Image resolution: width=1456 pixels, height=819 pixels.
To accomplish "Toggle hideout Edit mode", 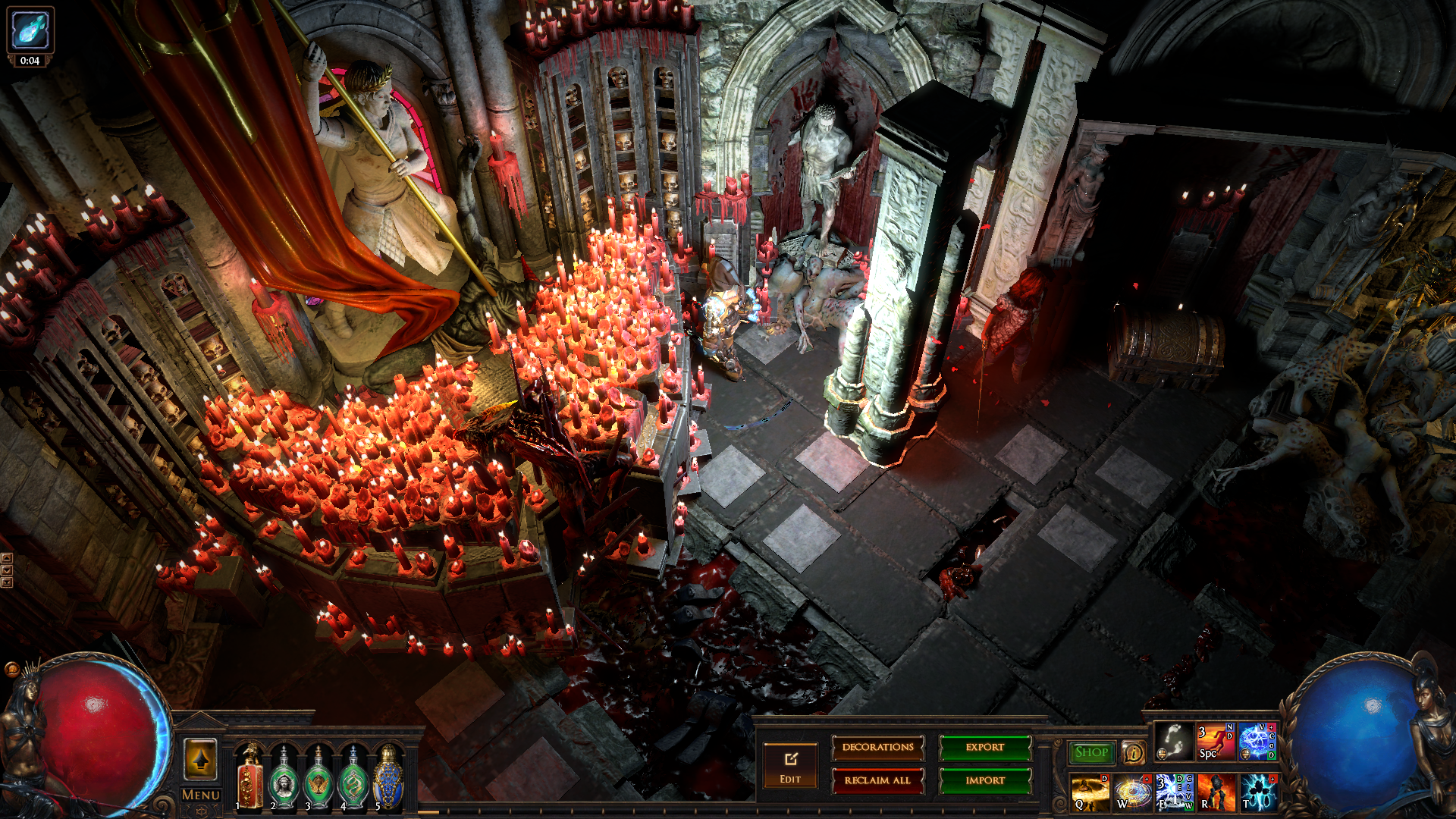I will pos(790,765).
